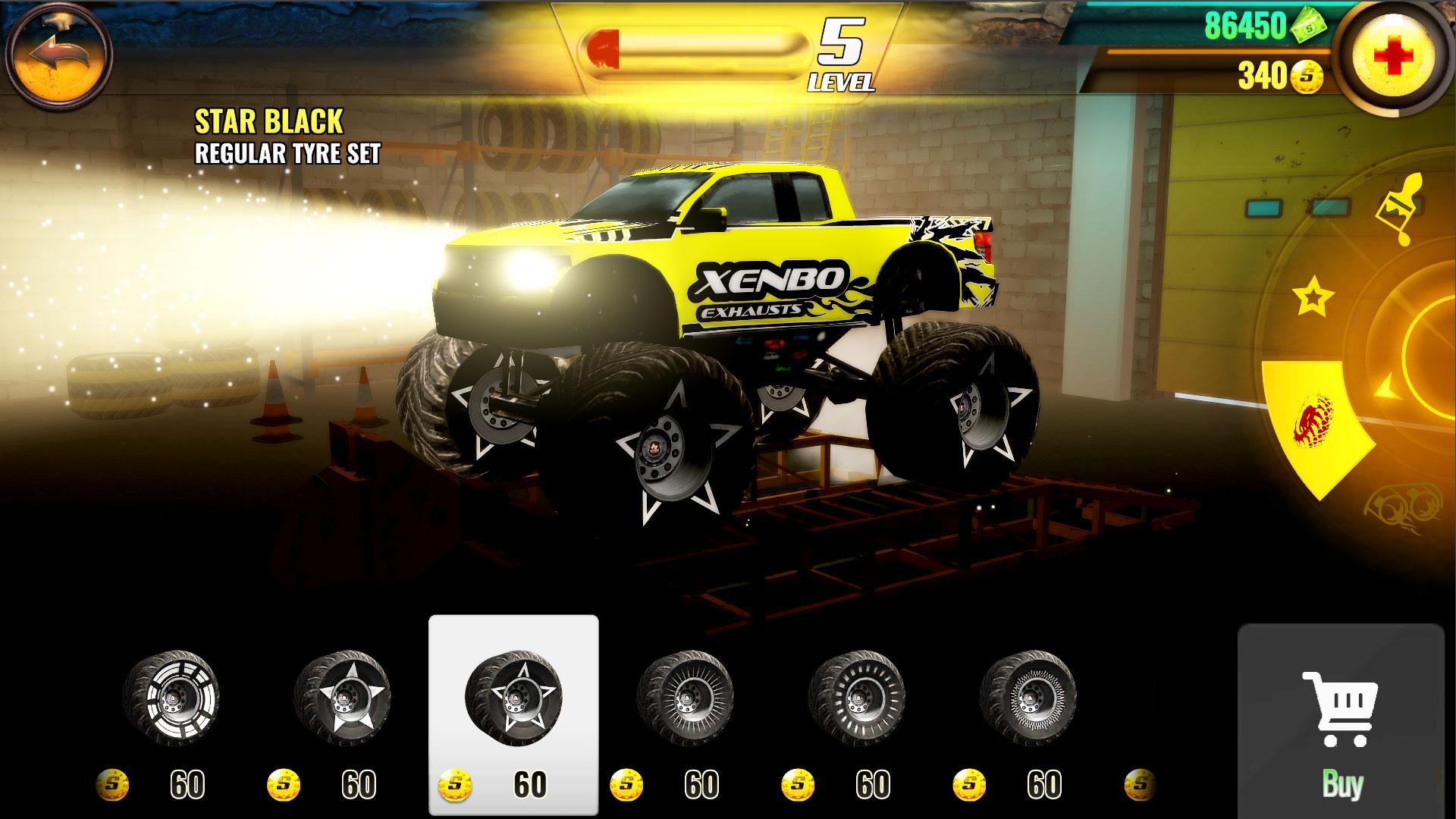The image size is (1456, 819).
Task: Open the paint brush customization category
Action: point(1399,210)
